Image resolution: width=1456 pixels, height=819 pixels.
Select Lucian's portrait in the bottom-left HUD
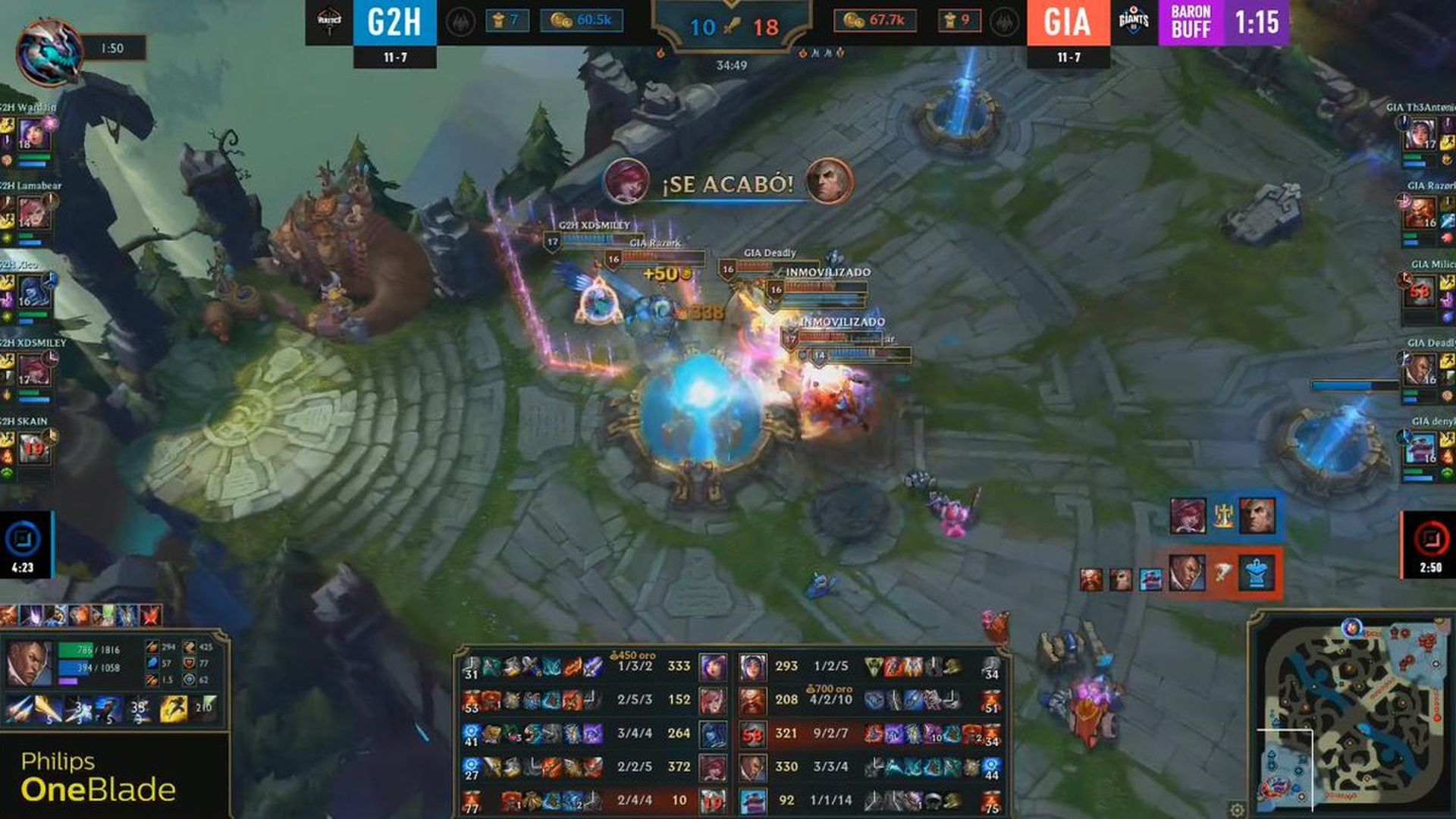[28, 660]
